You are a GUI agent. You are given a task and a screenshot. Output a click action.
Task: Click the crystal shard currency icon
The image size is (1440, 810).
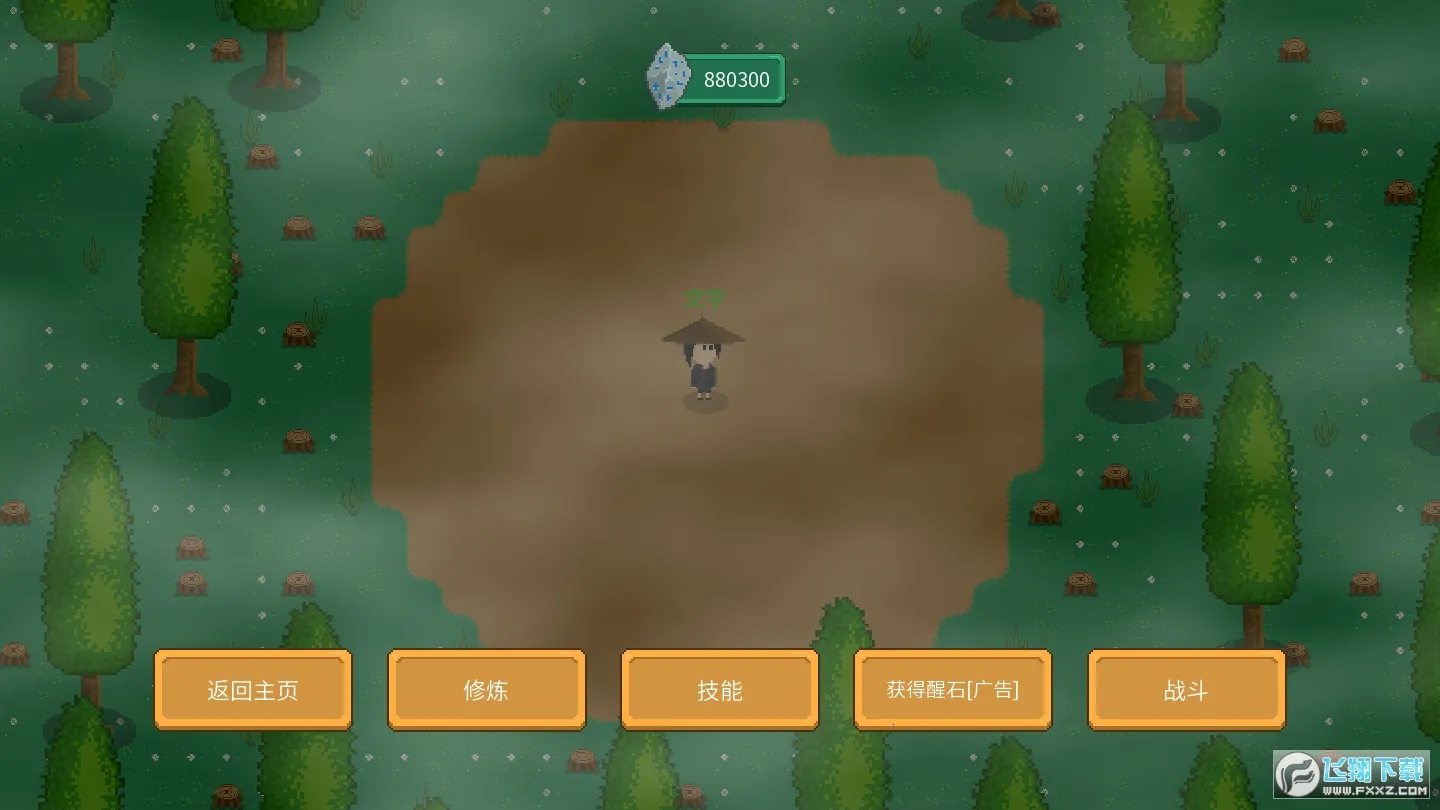(667, 77)
